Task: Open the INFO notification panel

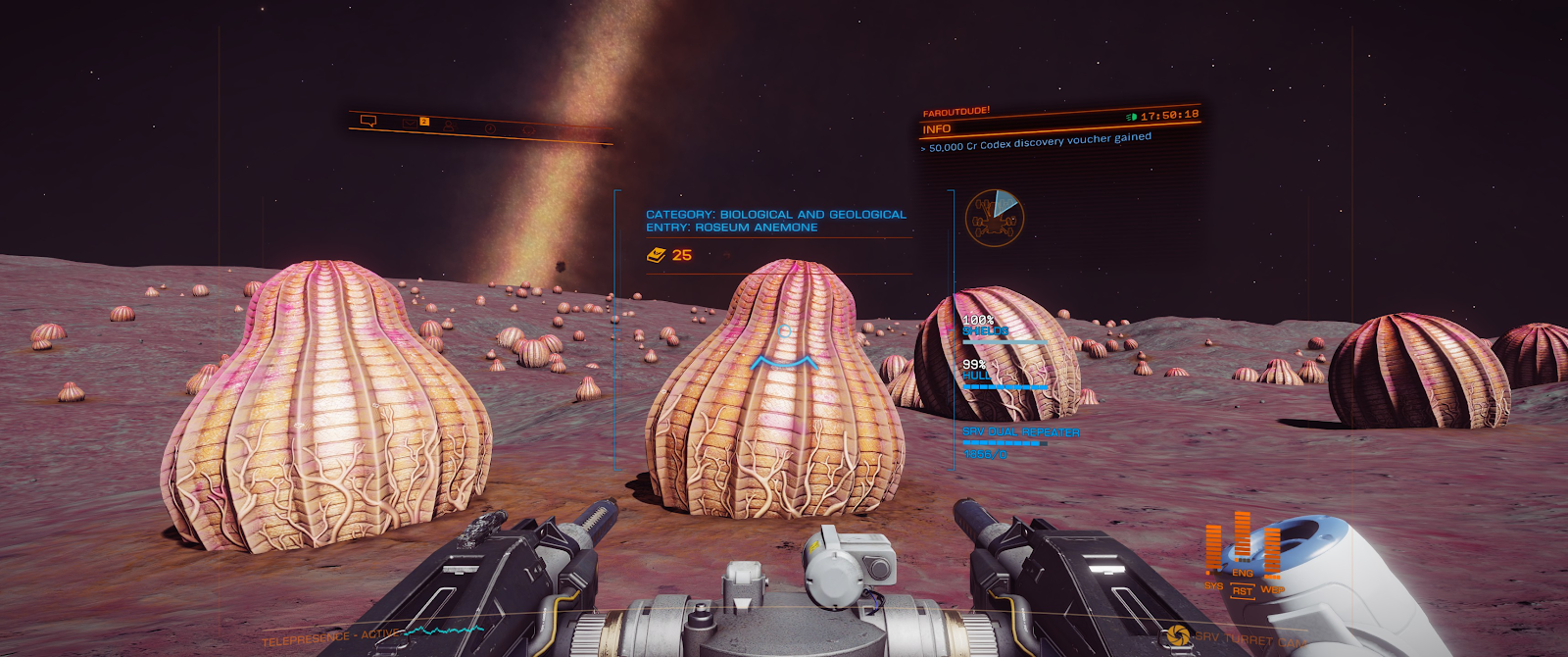Action: [x=937, y=129]
